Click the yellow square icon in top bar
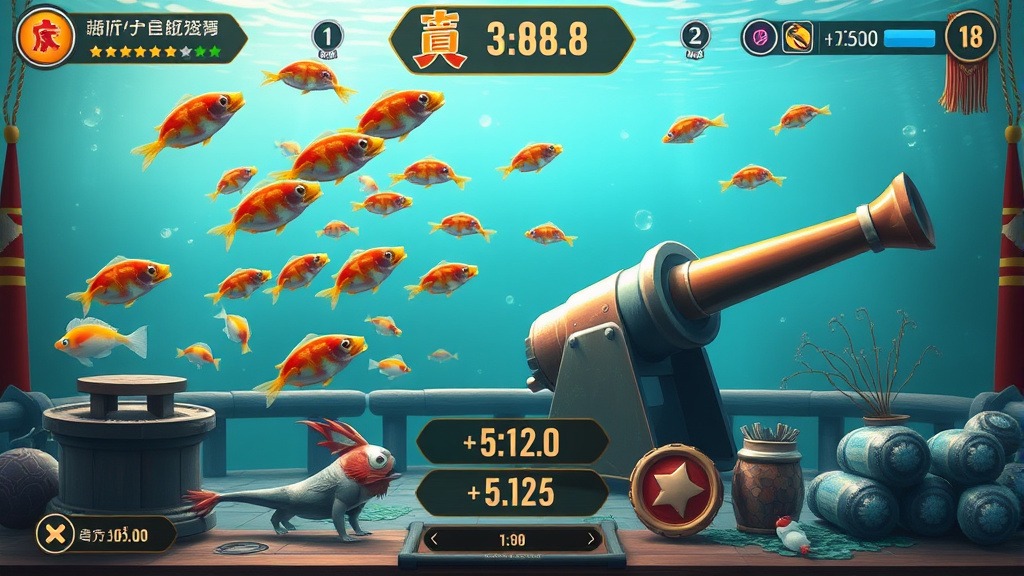The height and width of the screenshot is (576, 1024). 797,38
